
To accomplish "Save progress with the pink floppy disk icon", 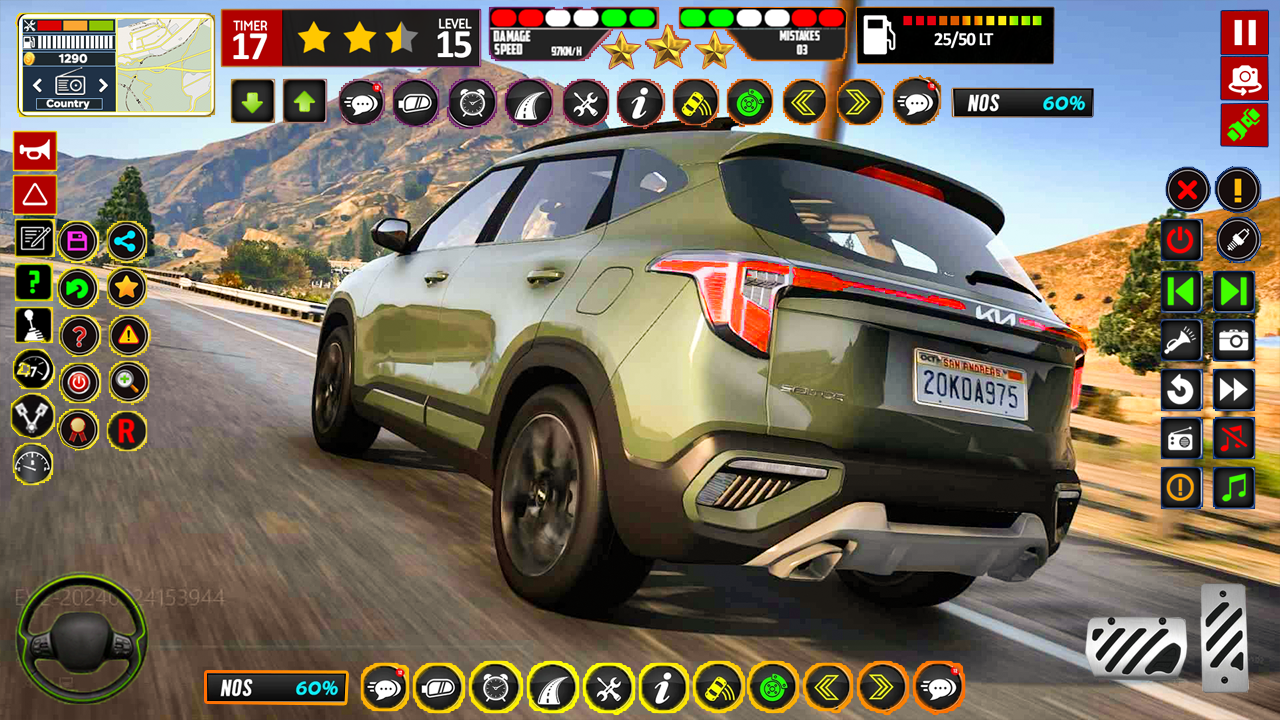I will point(78,241).
